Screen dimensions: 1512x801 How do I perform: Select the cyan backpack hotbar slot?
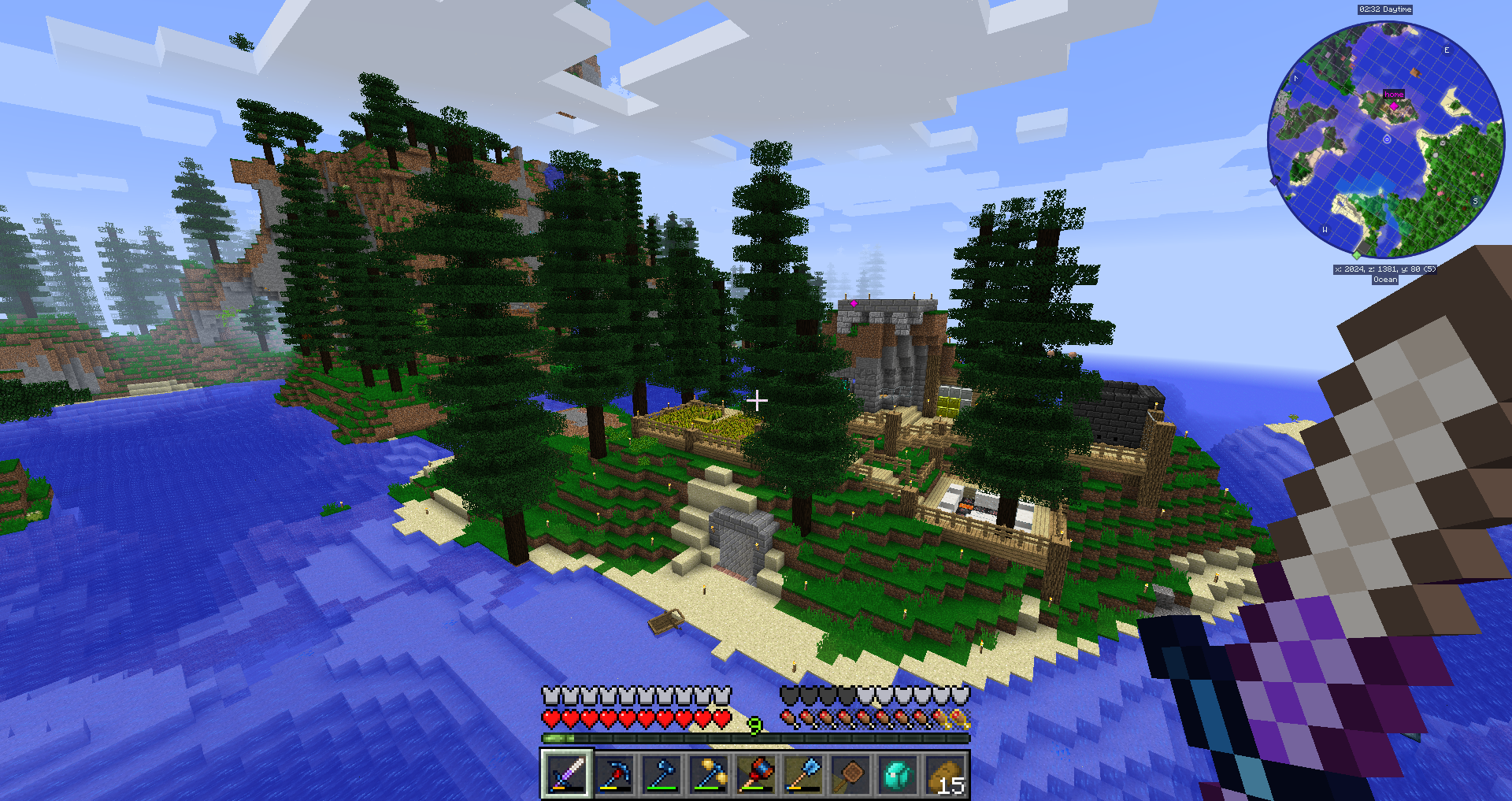coord(898,773)
